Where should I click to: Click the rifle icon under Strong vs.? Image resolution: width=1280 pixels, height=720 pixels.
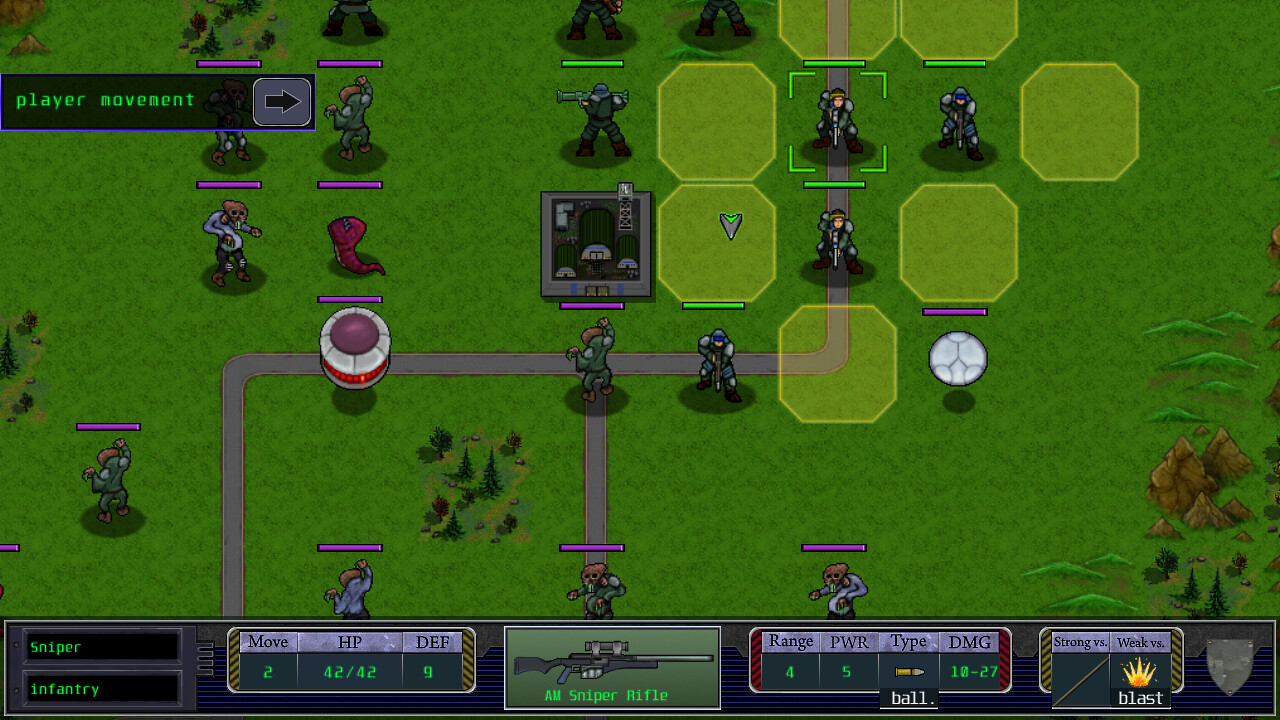click(1079, 682)
